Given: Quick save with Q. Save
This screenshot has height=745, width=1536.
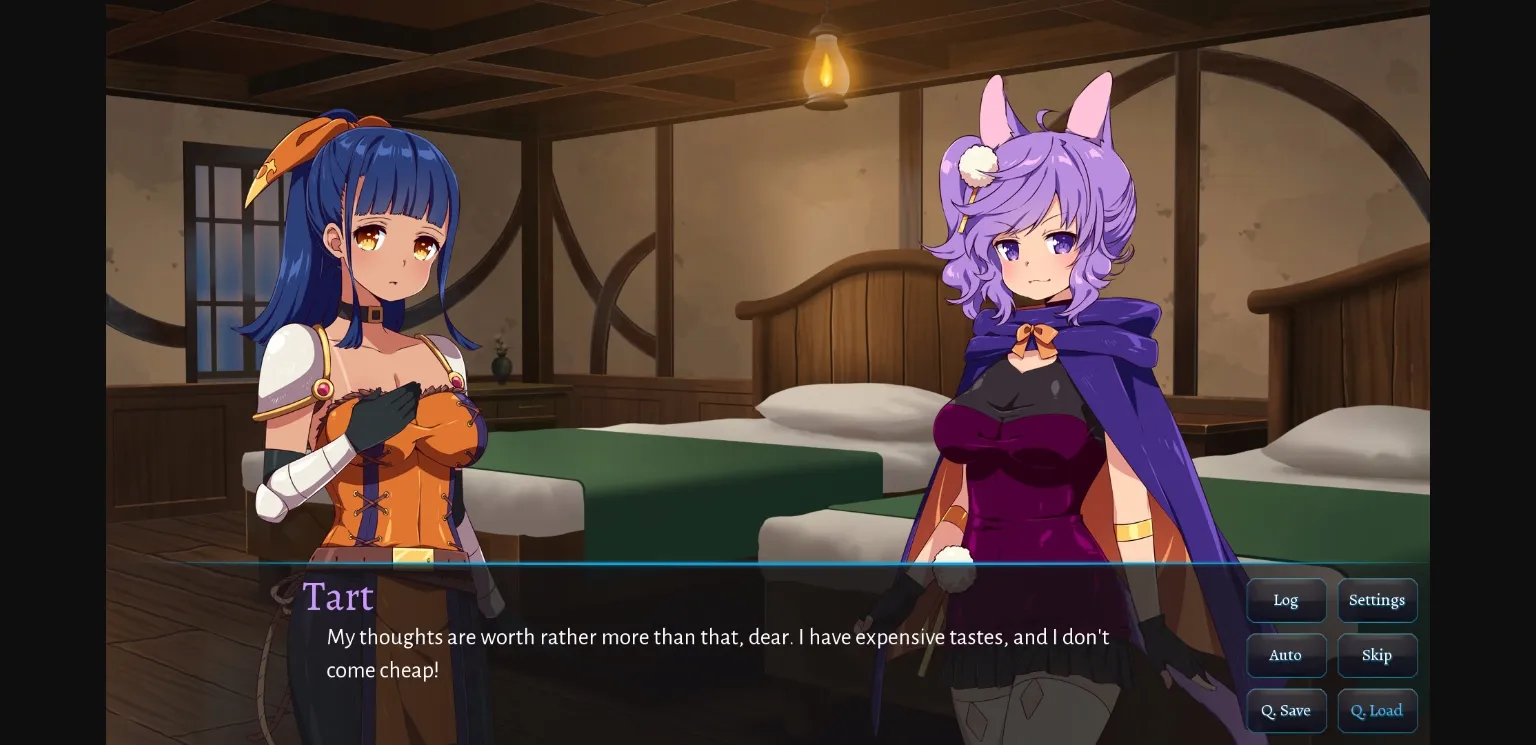Looking at the screenshot, I should click(x=1286, y=710).
